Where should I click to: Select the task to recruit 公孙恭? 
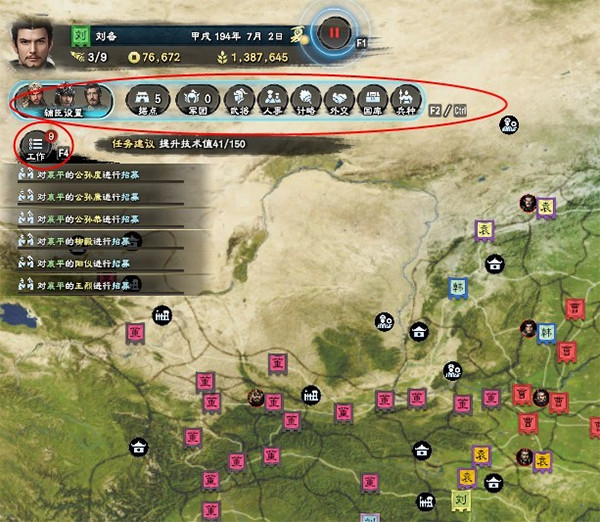tap(90, 219)
